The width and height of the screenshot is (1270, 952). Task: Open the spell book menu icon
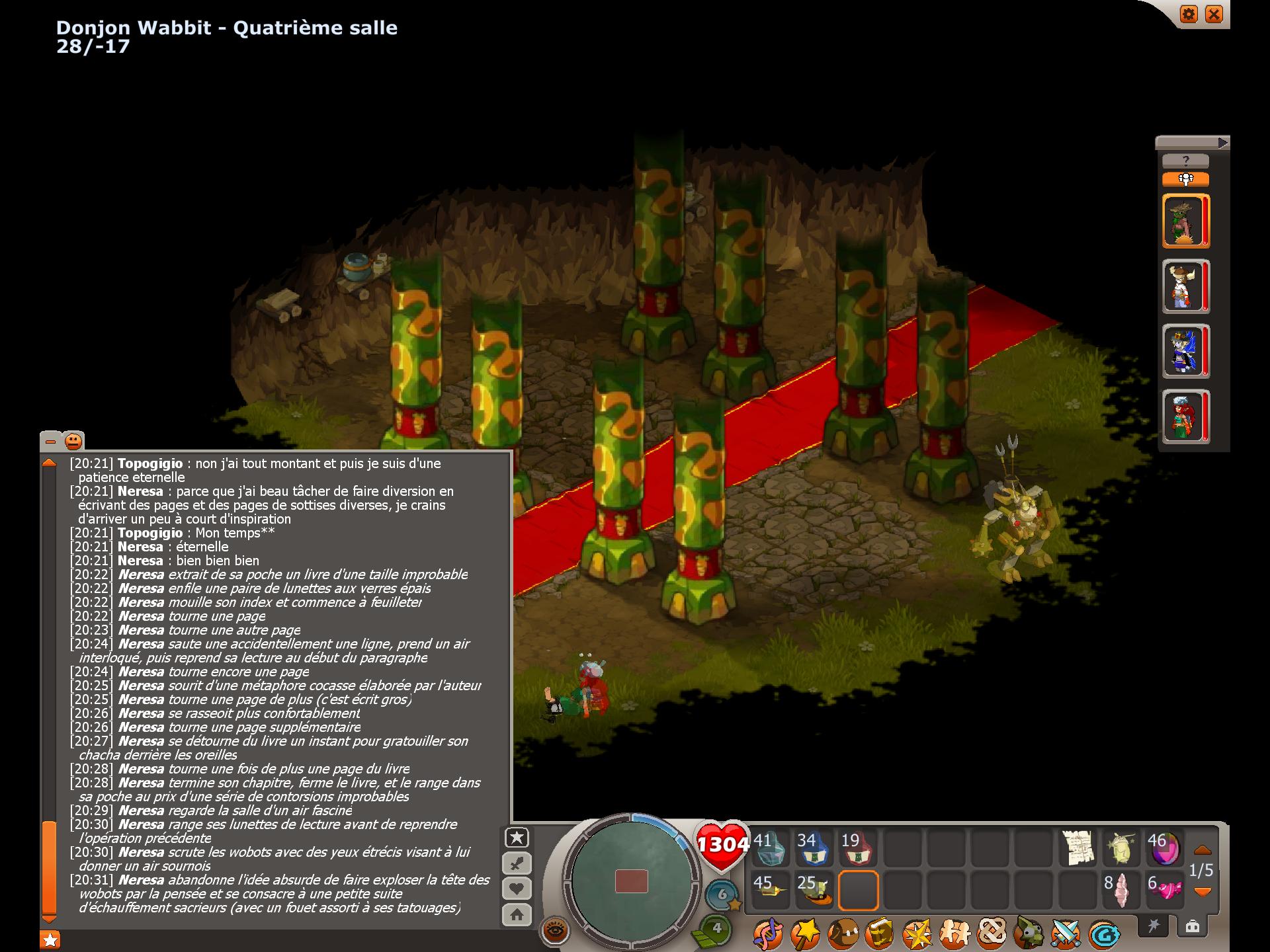point(879,933)
